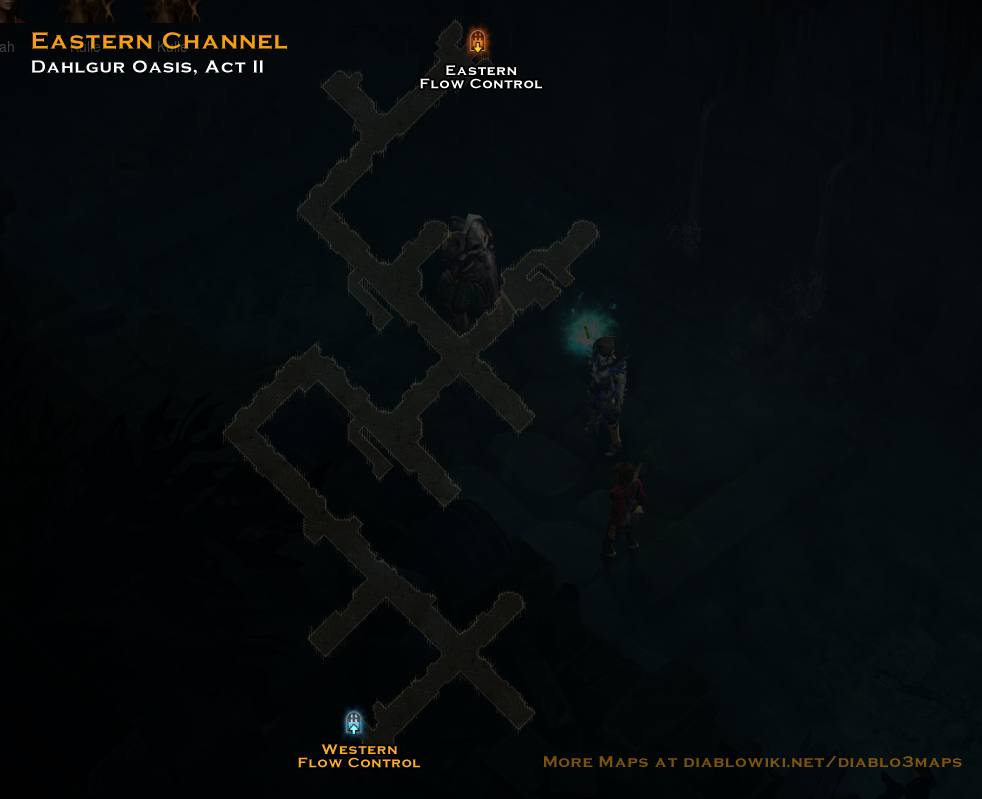Image resolution: width=982 pixels, height=799 pixels.
Task: Select the Western Flow Control entrance marker
Action: tap(354, 723)
